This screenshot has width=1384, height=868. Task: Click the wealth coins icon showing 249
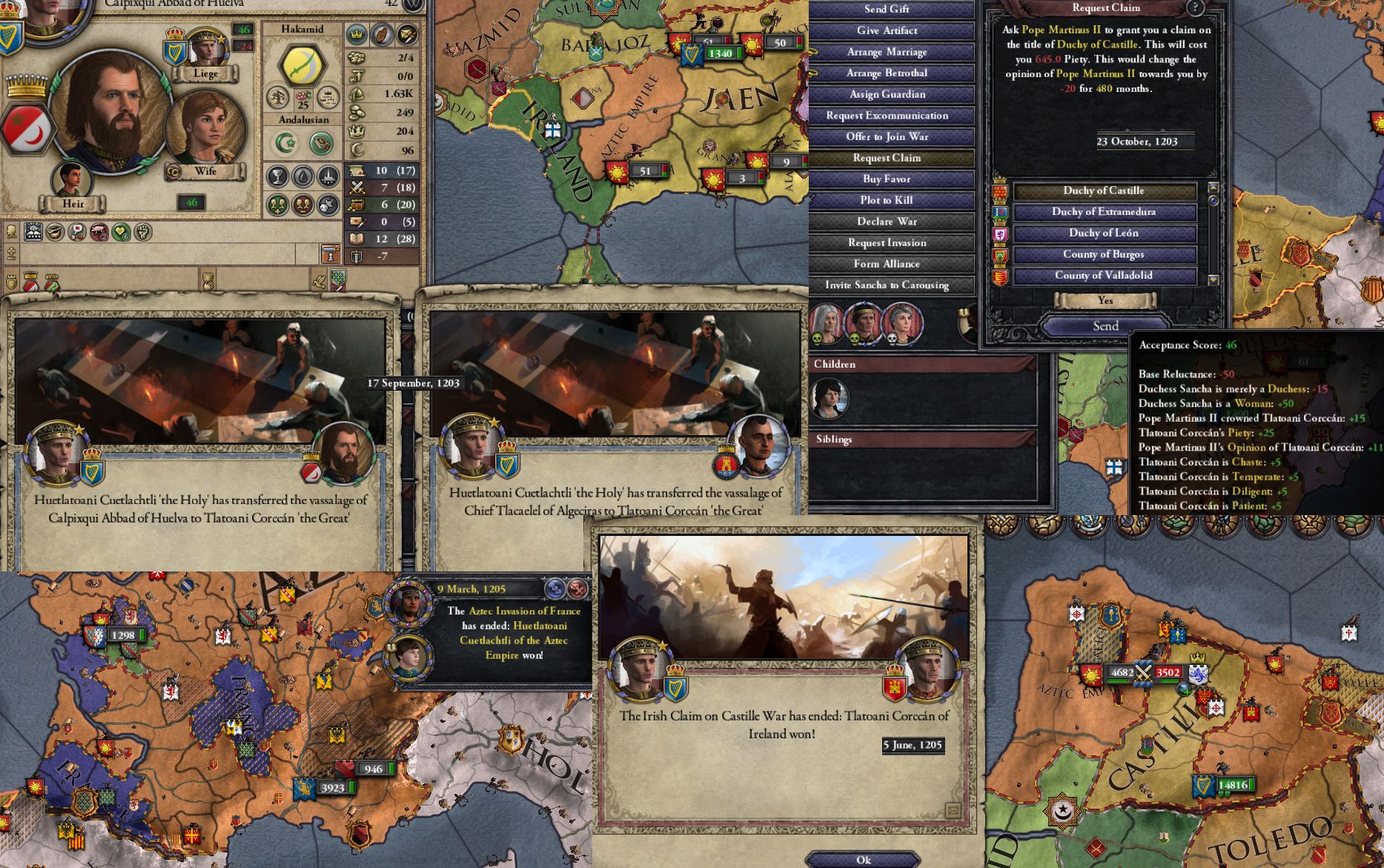coord(357,112)
